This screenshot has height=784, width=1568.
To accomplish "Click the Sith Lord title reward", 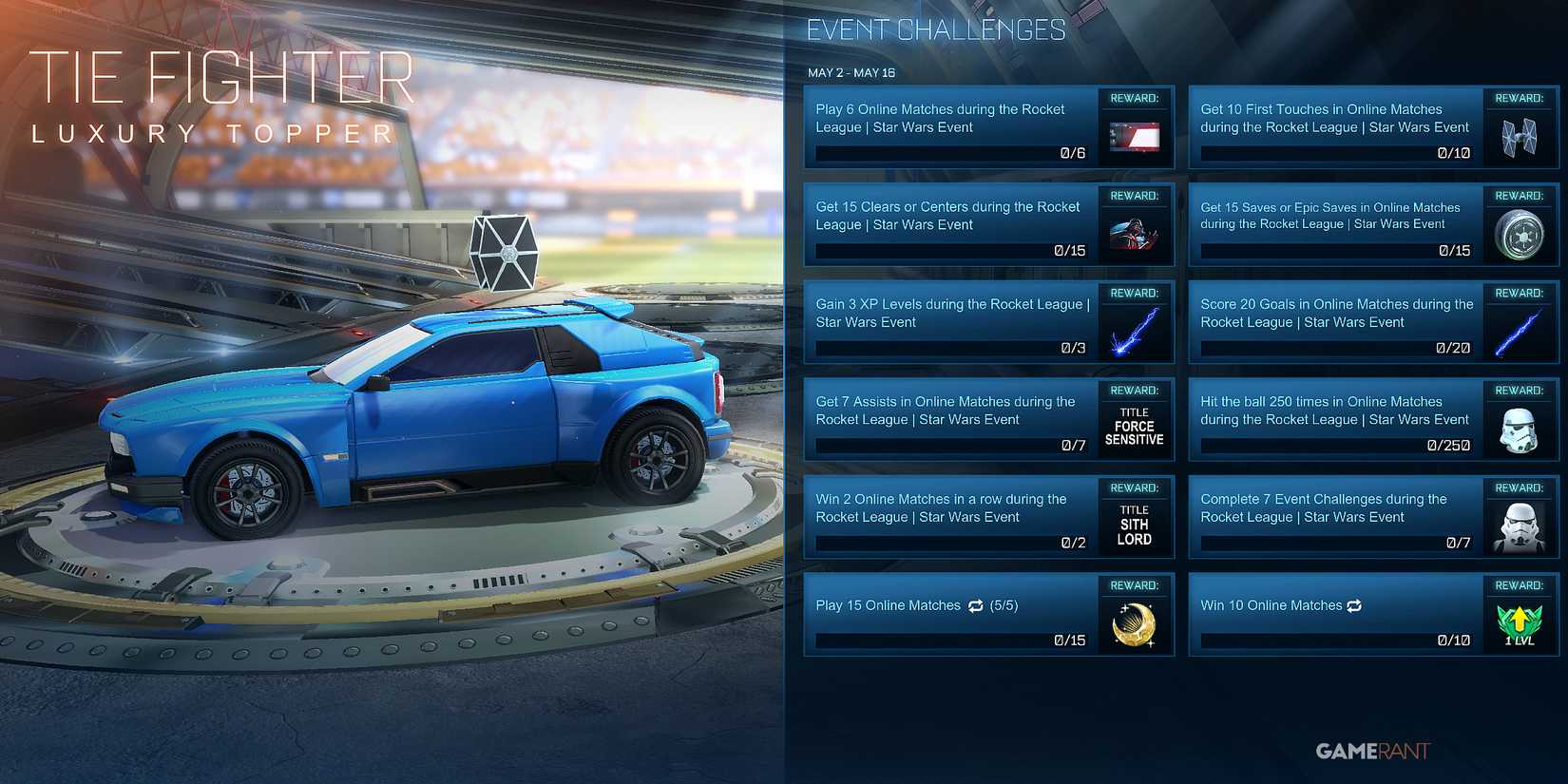I will pyautogui.click(x=1134, y=523).
